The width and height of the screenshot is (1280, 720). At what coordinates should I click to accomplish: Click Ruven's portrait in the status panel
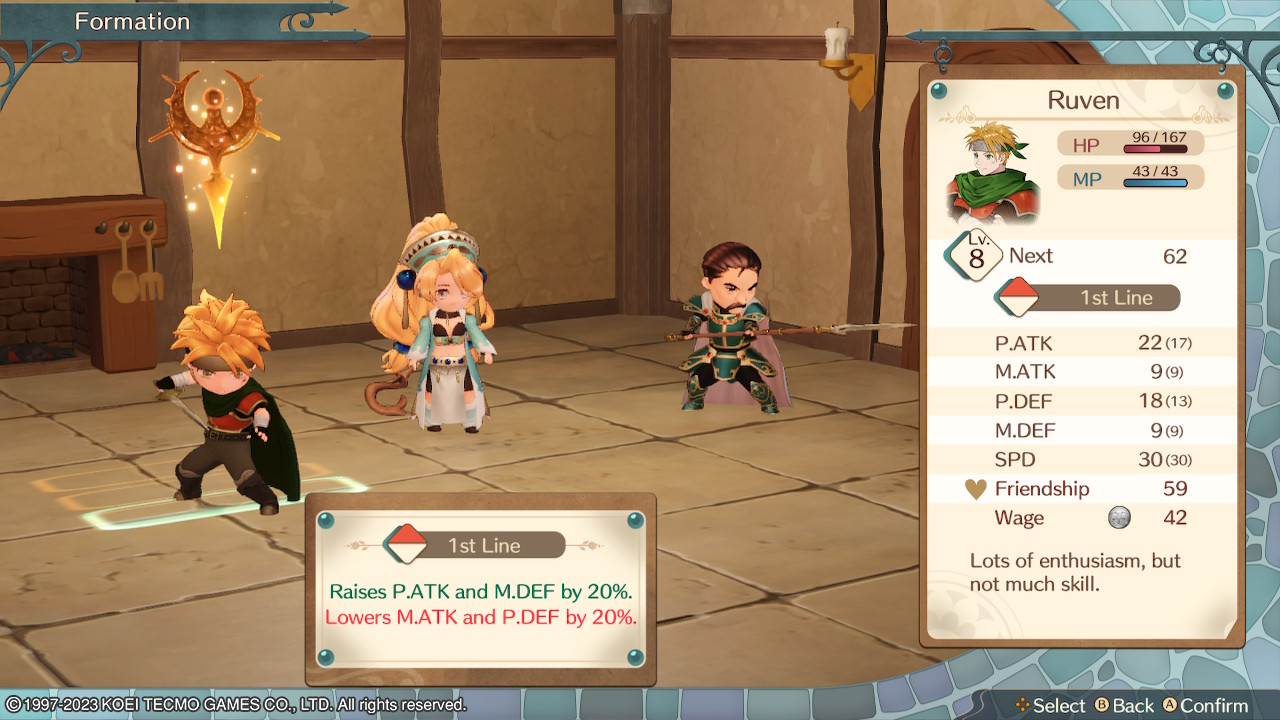tap(993, 173)
